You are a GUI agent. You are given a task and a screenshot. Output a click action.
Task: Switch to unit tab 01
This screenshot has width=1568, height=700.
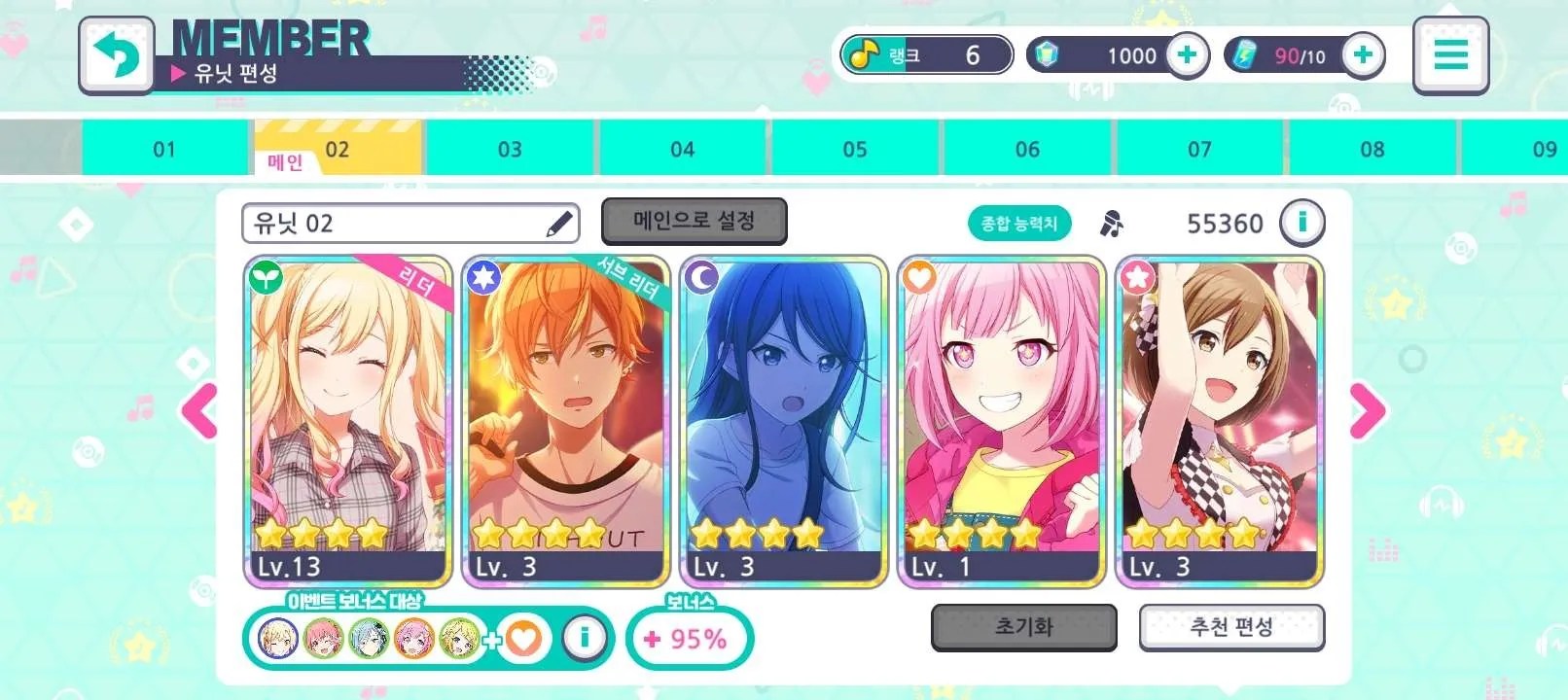pos(164,149)
